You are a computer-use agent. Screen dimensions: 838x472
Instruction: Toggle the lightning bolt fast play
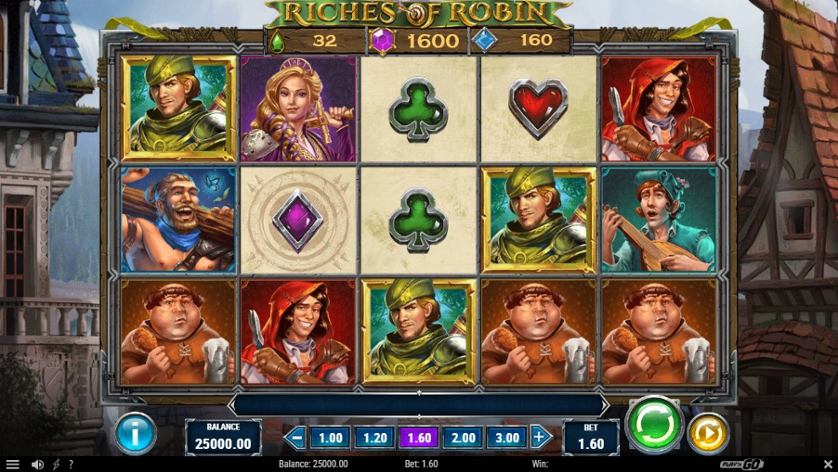[56, 464]
